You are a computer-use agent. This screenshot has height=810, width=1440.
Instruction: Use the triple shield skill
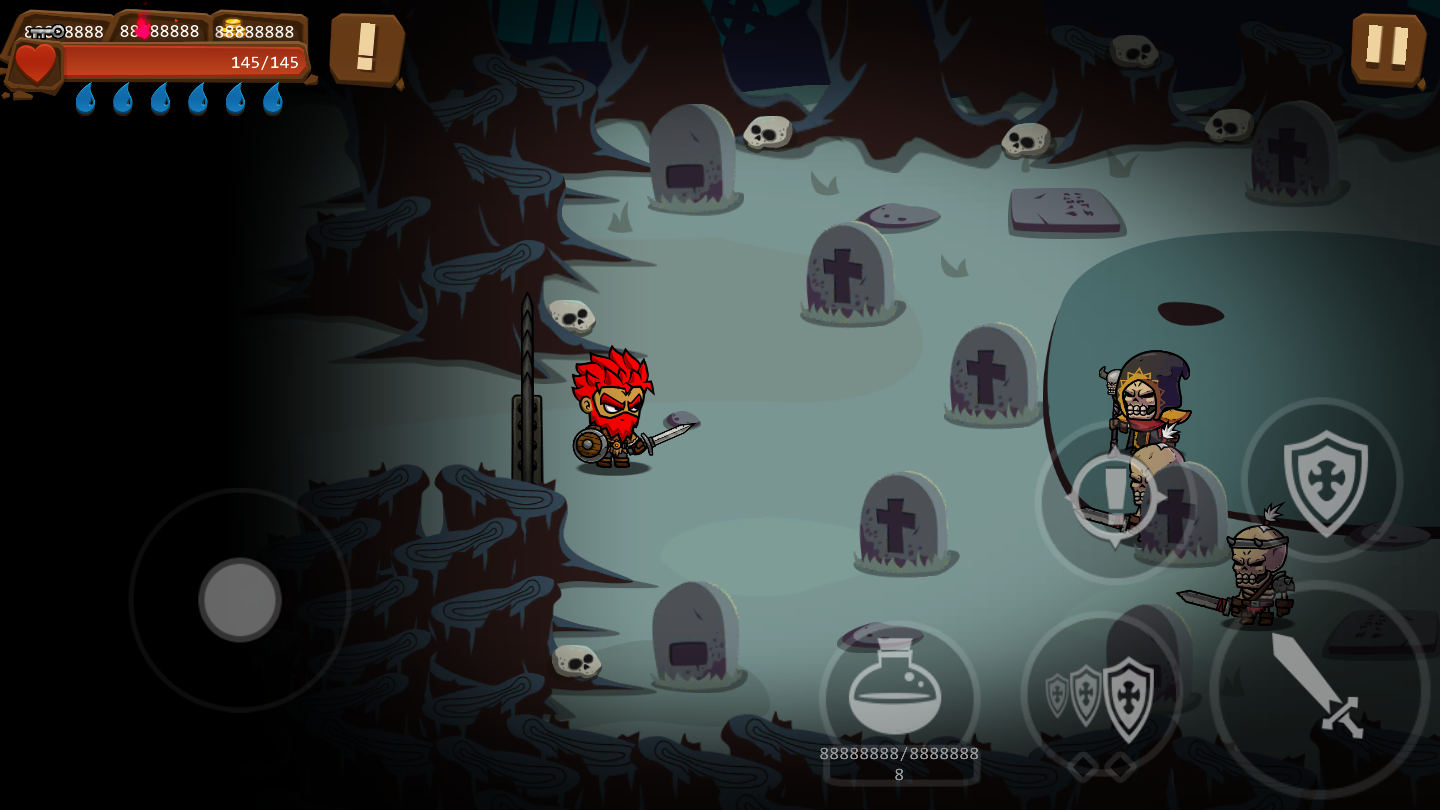pyautogui.click(x=1102, y=694)
